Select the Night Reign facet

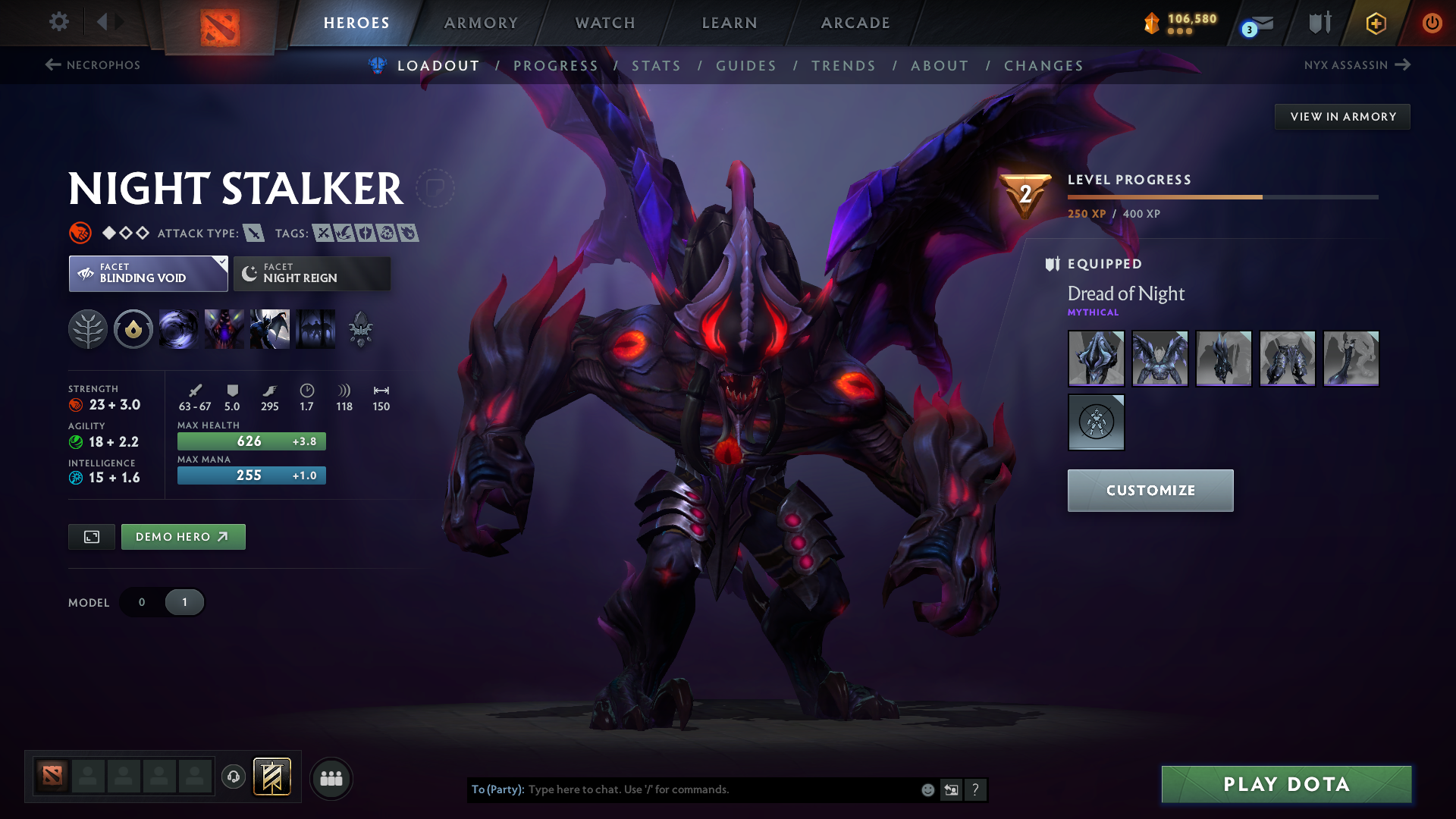point(311,273)
